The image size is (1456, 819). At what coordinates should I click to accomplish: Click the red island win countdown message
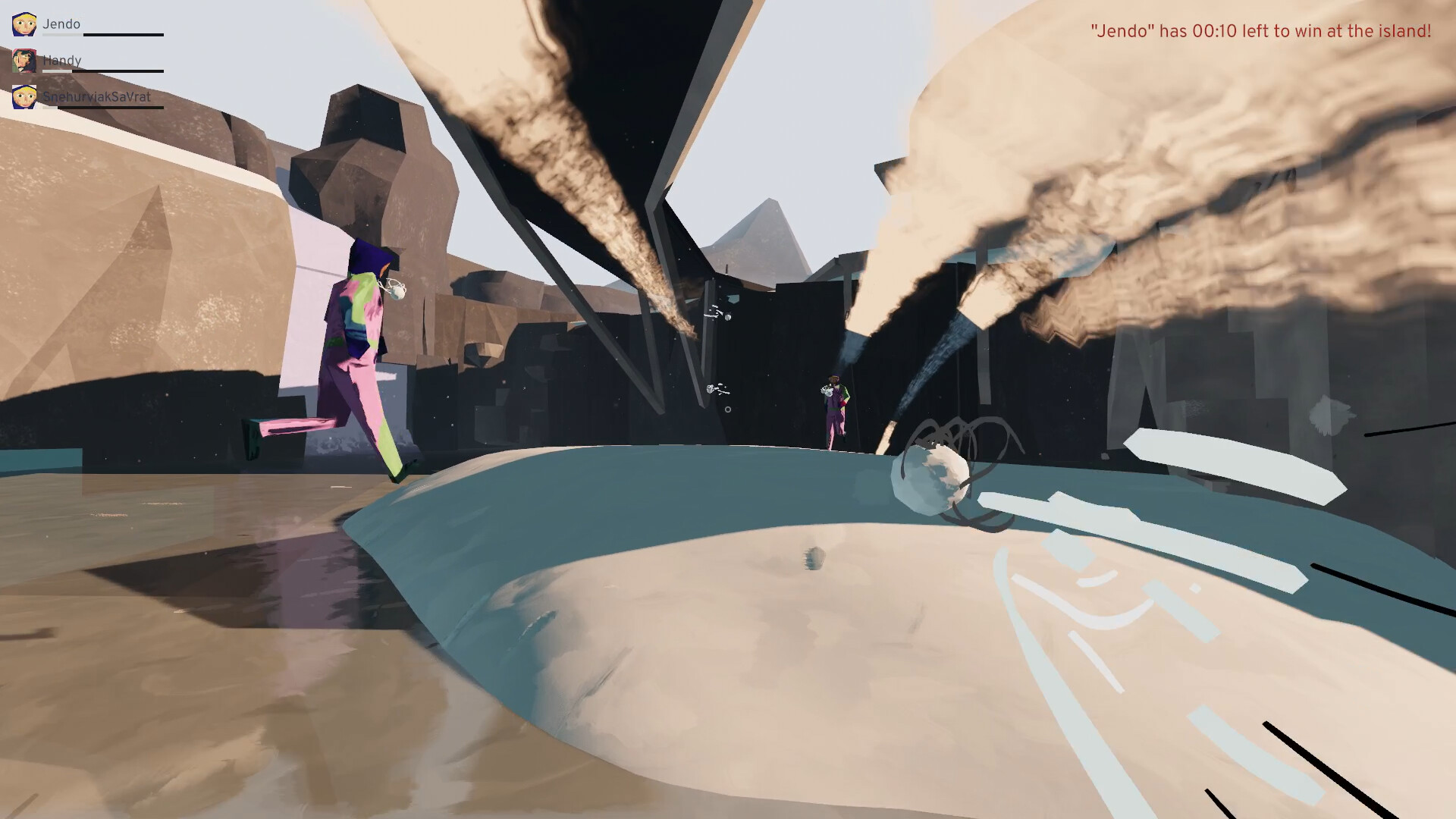[x=1261, y=31]
